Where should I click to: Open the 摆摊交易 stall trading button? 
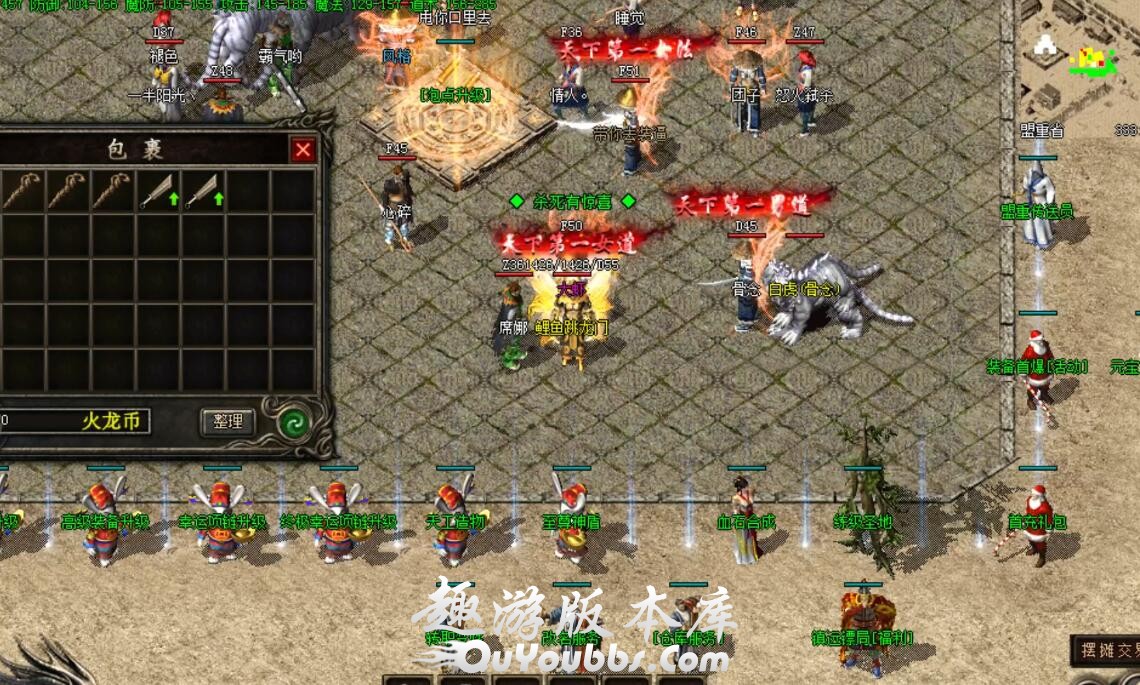[1106, 651]
